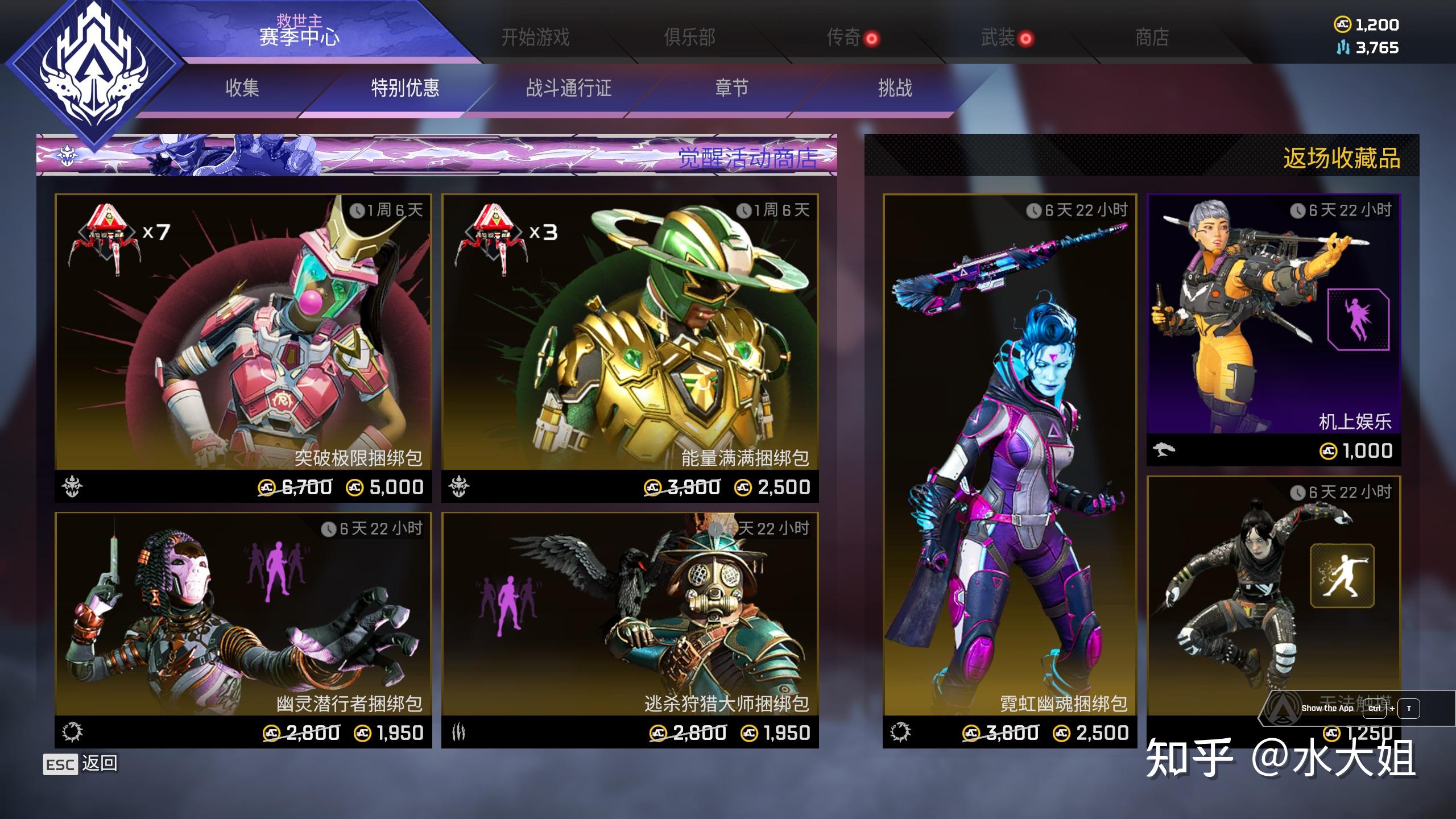
Task: Go to the 俱乐部 tab
Action: point(689,38)
